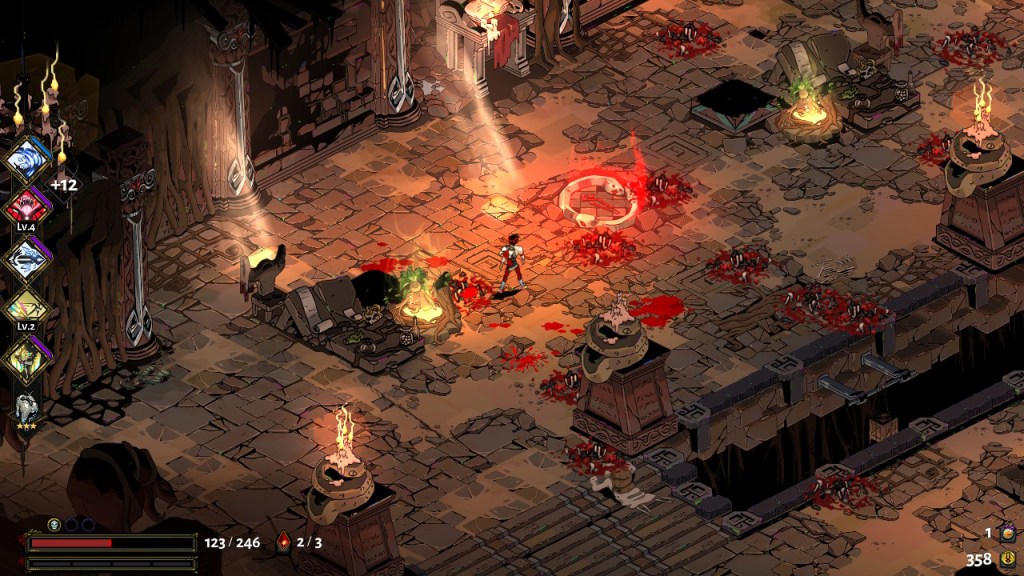Open the three-star keepsake icon
Viewport: 1024px width, 576px height.
tap(27, 407)
